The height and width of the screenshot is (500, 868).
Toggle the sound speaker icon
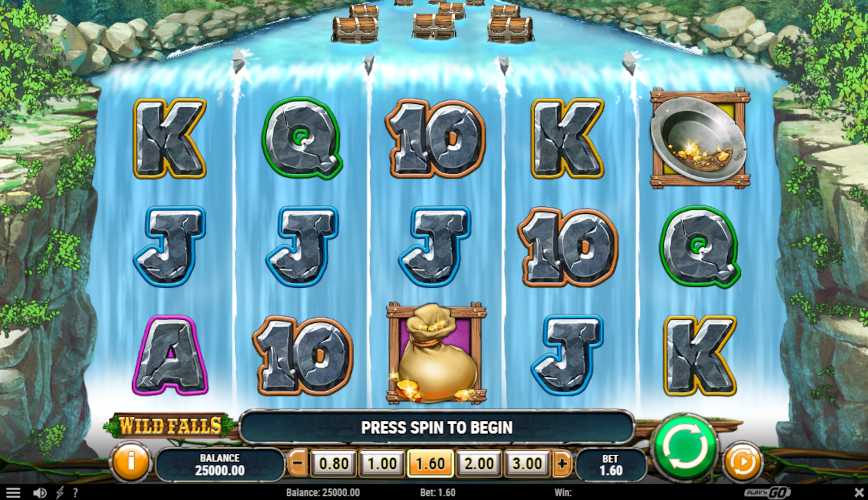(x=39, y=492)
